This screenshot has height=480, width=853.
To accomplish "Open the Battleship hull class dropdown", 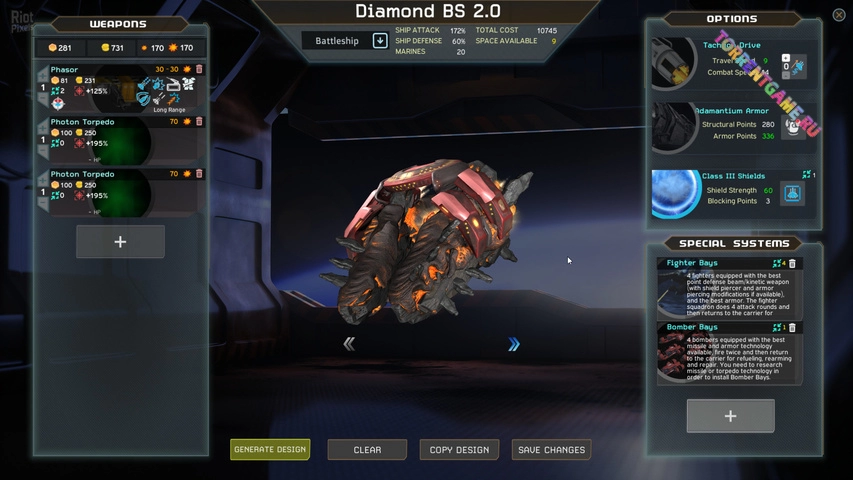I will pos(380,41).
